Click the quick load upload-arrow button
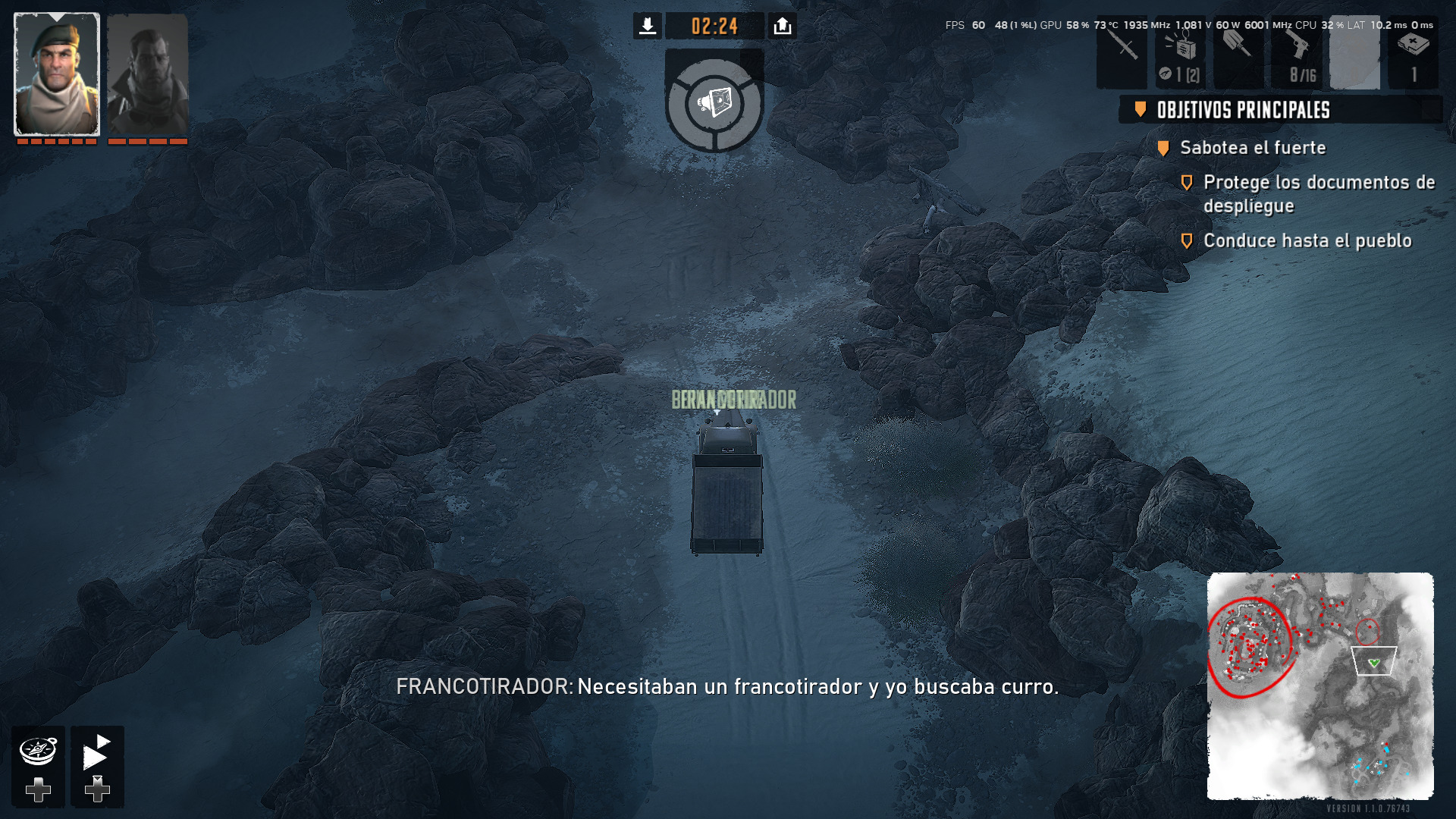 click(x=782, y=27)
